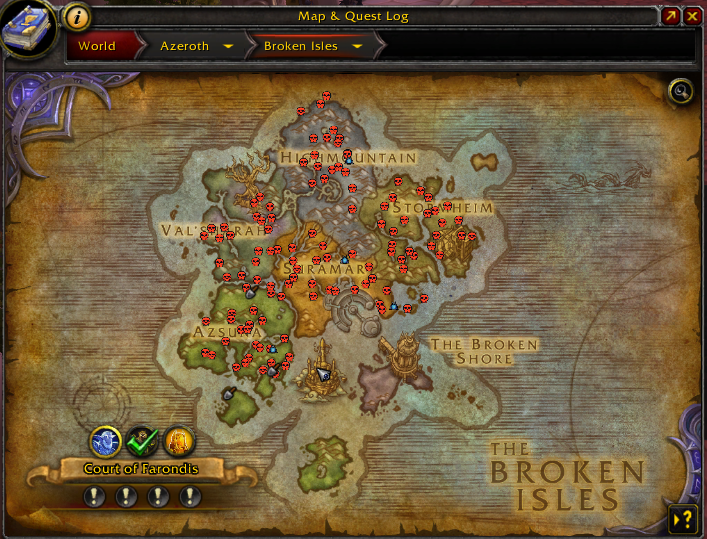
Task: Go to the World map breadcrumb
Action: click(97, 46)
